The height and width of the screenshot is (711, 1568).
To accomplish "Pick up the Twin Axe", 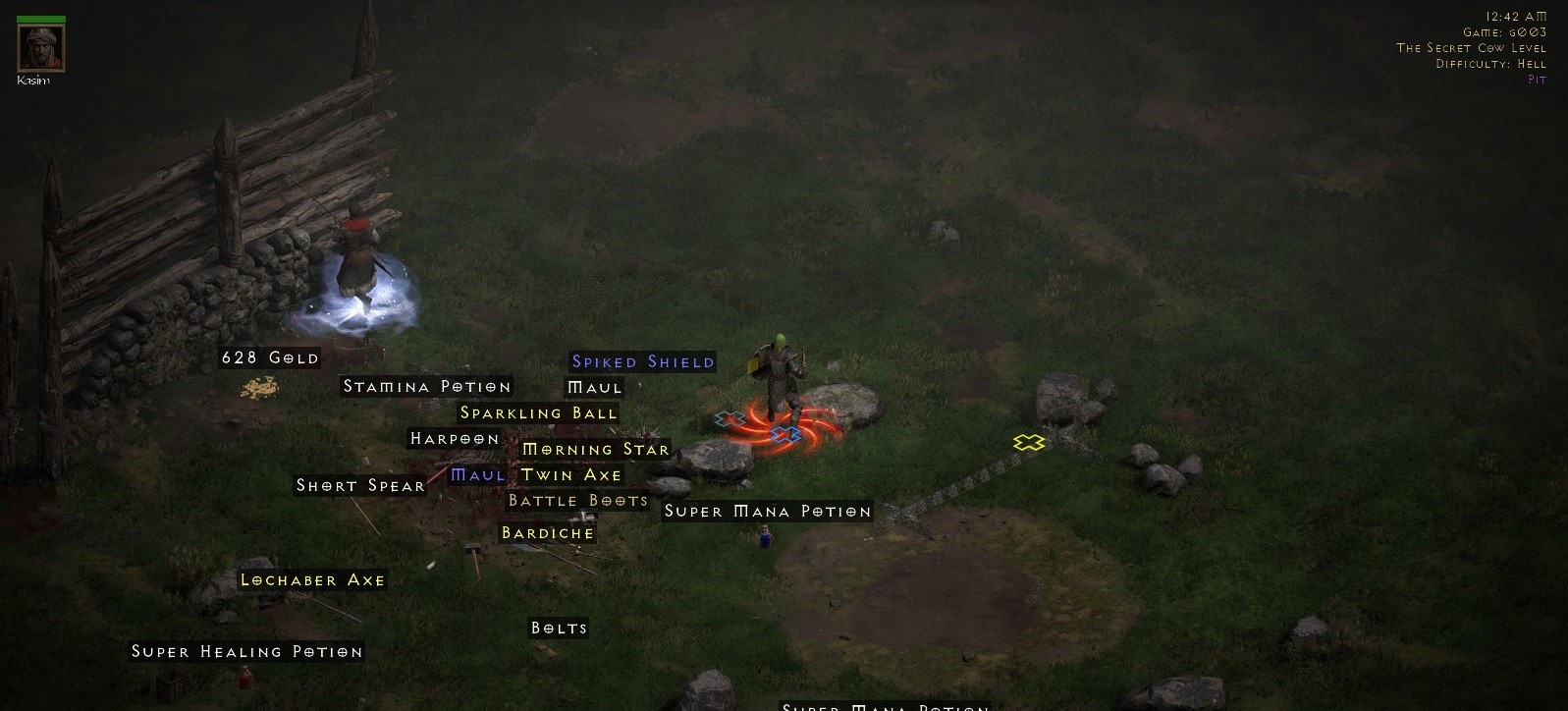I will point(570,474).
